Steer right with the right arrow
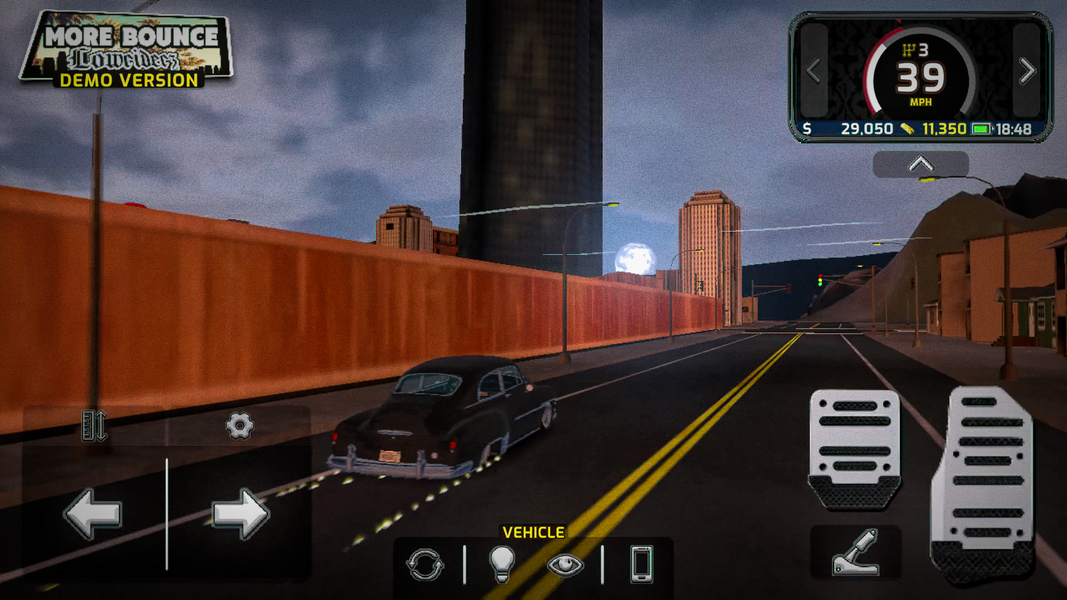Image resolution: width=1067 pixels, height=600 pixels. 240,514
